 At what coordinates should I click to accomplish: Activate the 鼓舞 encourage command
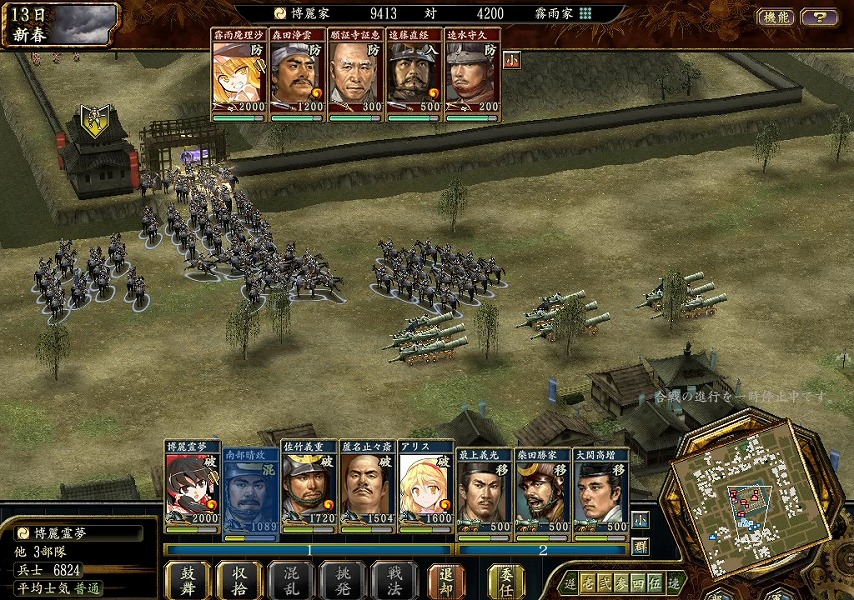pos(187,579)
